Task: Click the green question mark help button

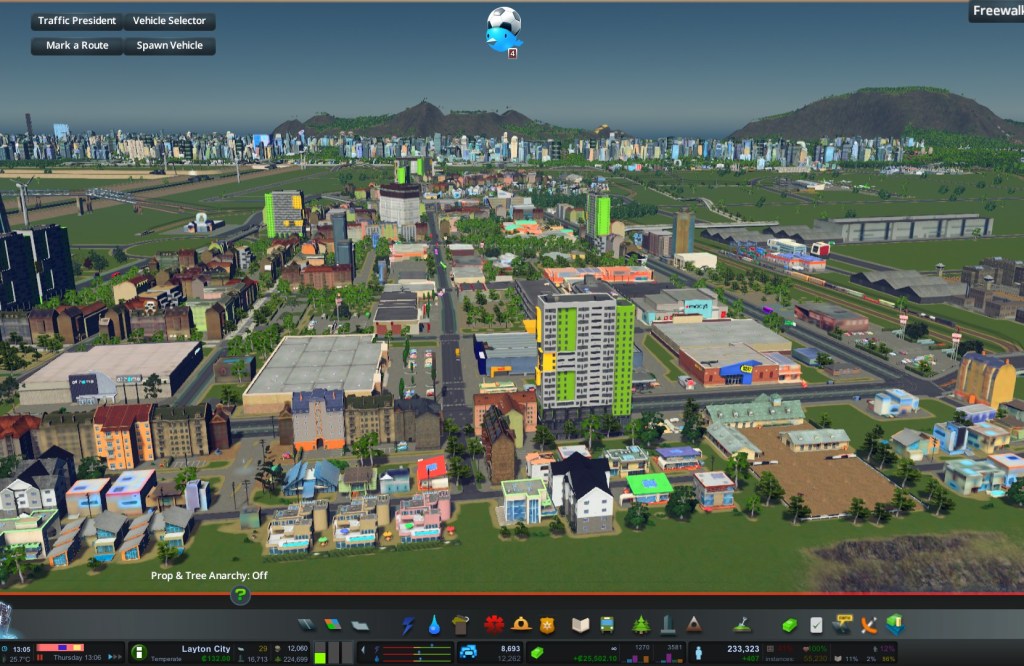Action: click(x=240, y=595)
